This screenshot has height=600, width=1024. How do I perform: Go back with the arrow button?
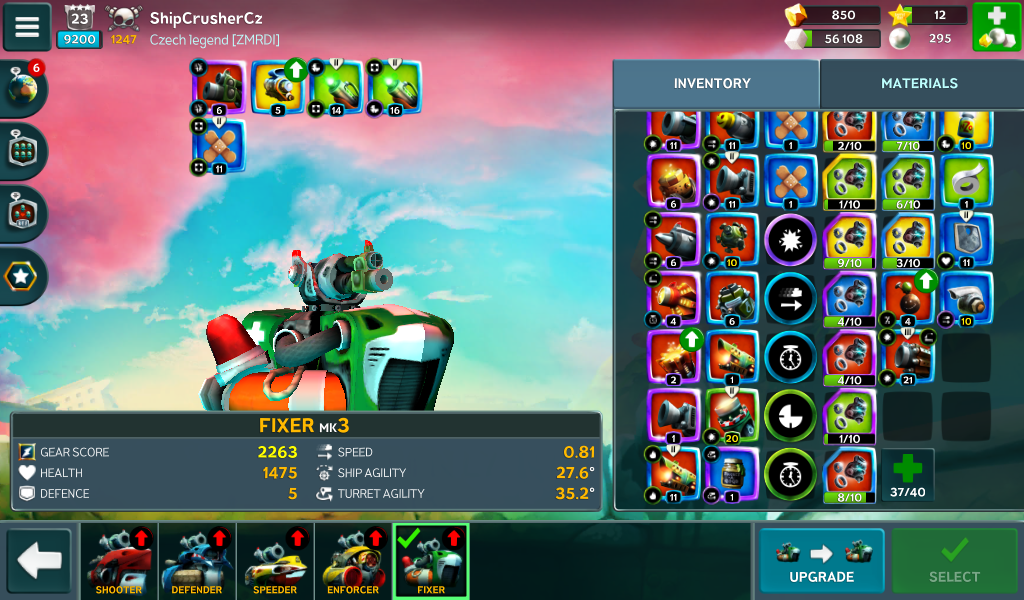[x=39, y=561]
